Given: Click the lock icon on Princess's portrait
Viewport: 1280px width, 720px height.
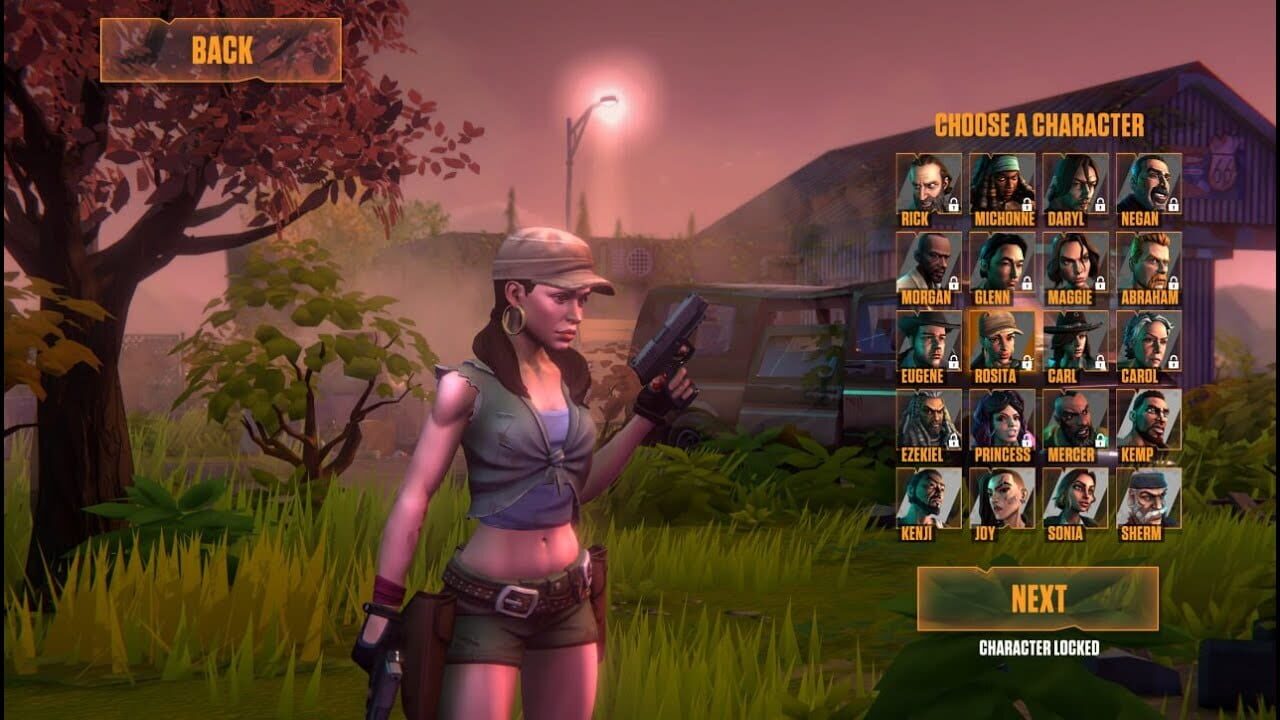Looking at the screenshot, I should pyautogui.click(x=1028, y=439).
